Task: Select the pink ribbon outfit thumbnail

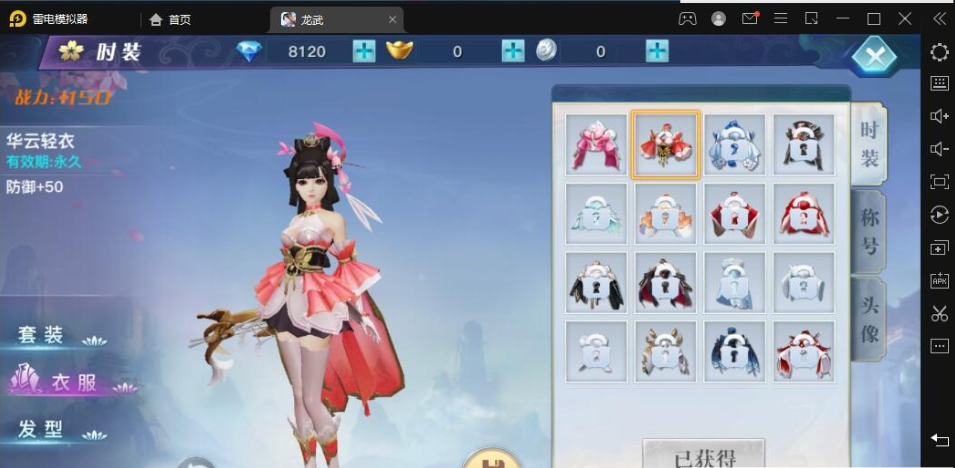Action: (x=596, y=145)
